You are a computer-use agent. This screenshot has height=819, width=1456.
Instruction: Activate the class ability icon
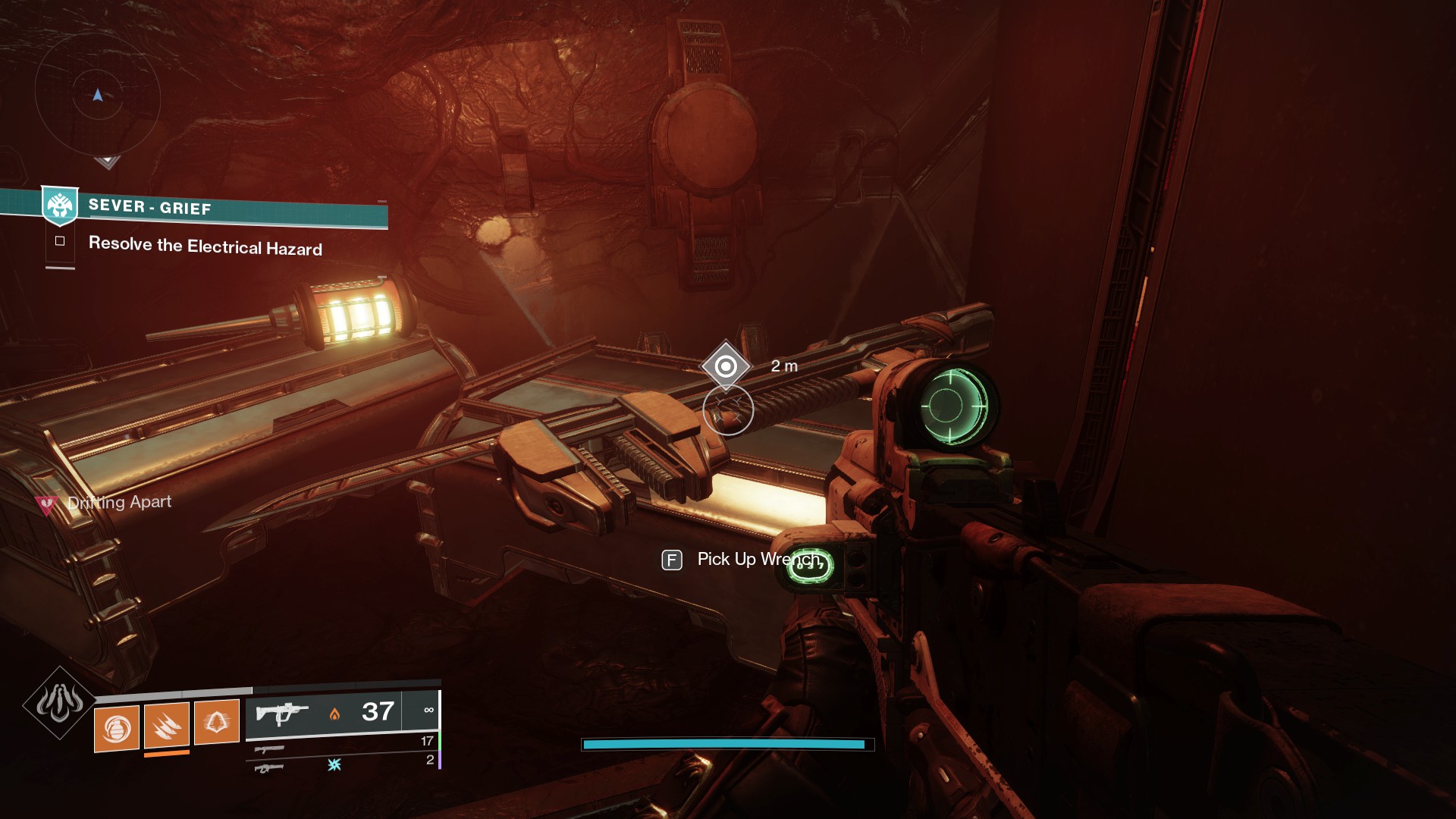216,722
